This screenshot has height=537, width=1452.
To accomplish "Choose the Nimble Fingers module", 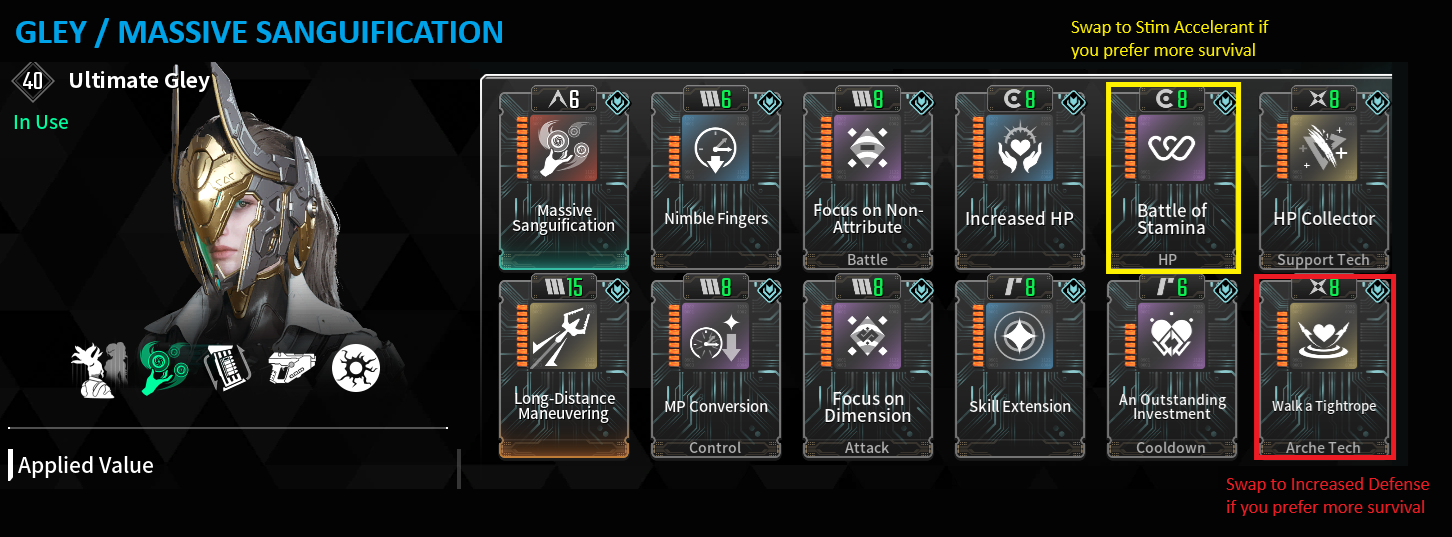I will (x=716, y=178).
